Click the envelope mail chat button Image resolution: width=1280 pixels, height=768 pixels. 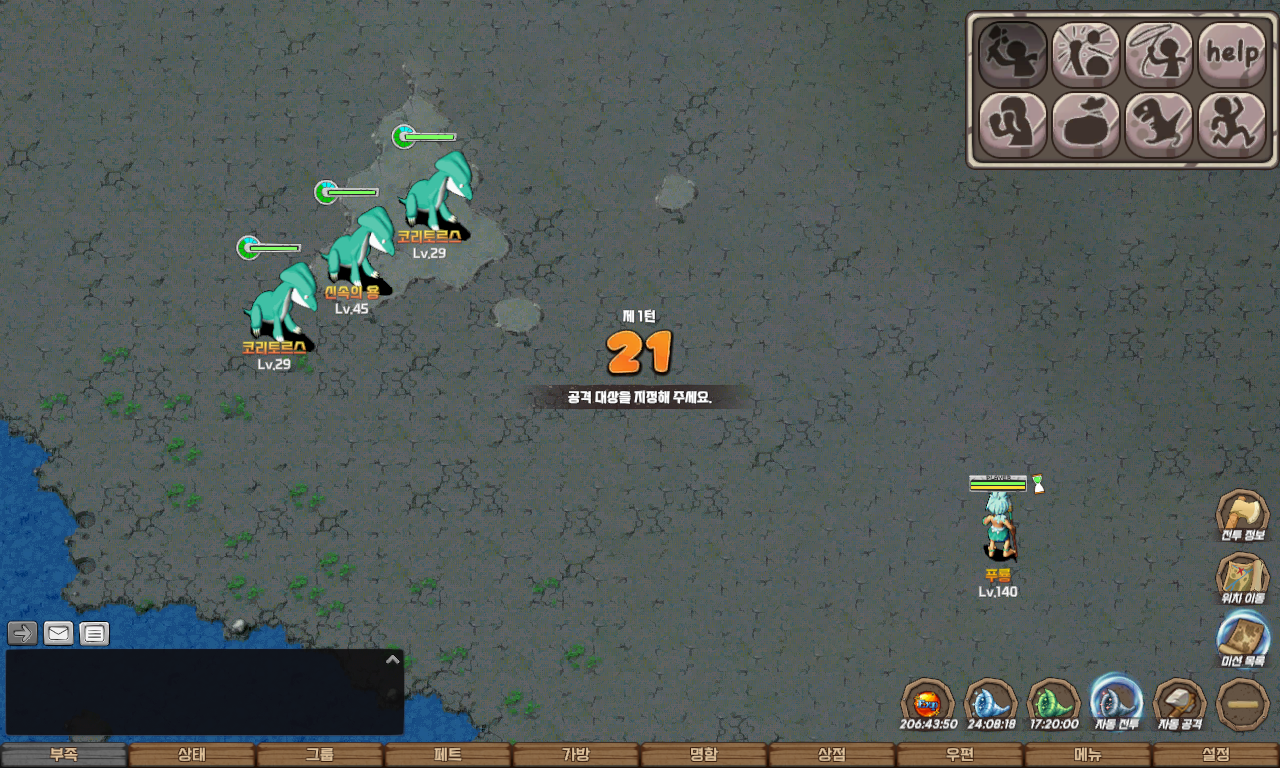tap(59, 633)
